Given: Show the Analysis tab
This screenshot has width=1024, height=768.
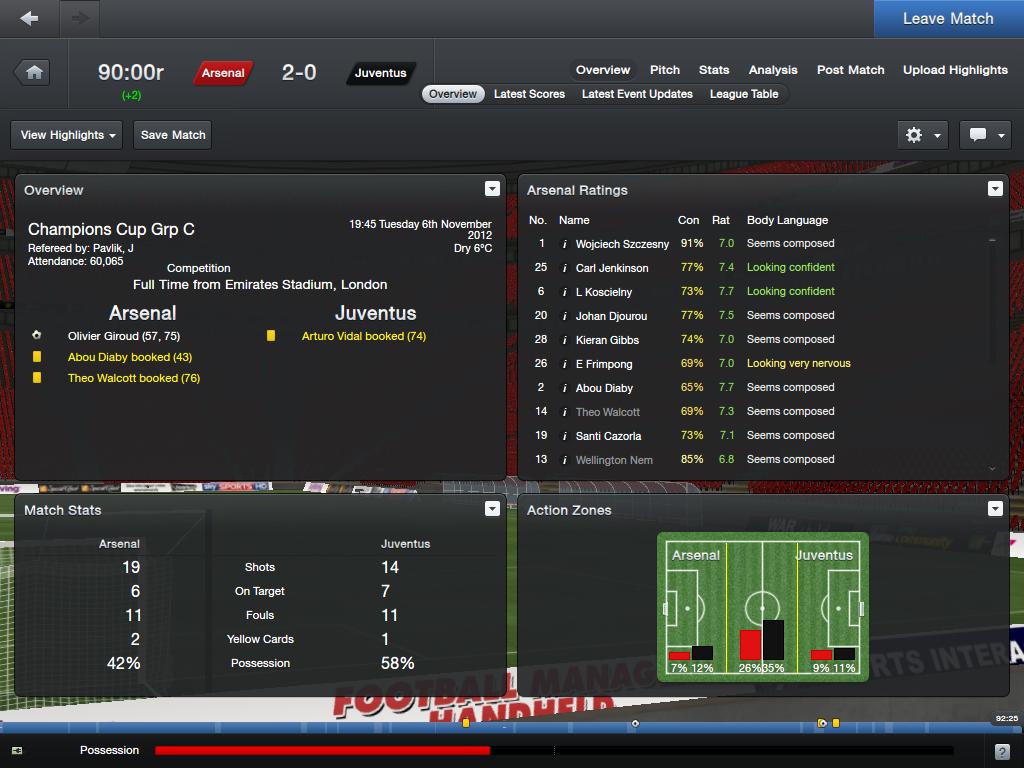Looking at the screenshot, I should 773,70.
